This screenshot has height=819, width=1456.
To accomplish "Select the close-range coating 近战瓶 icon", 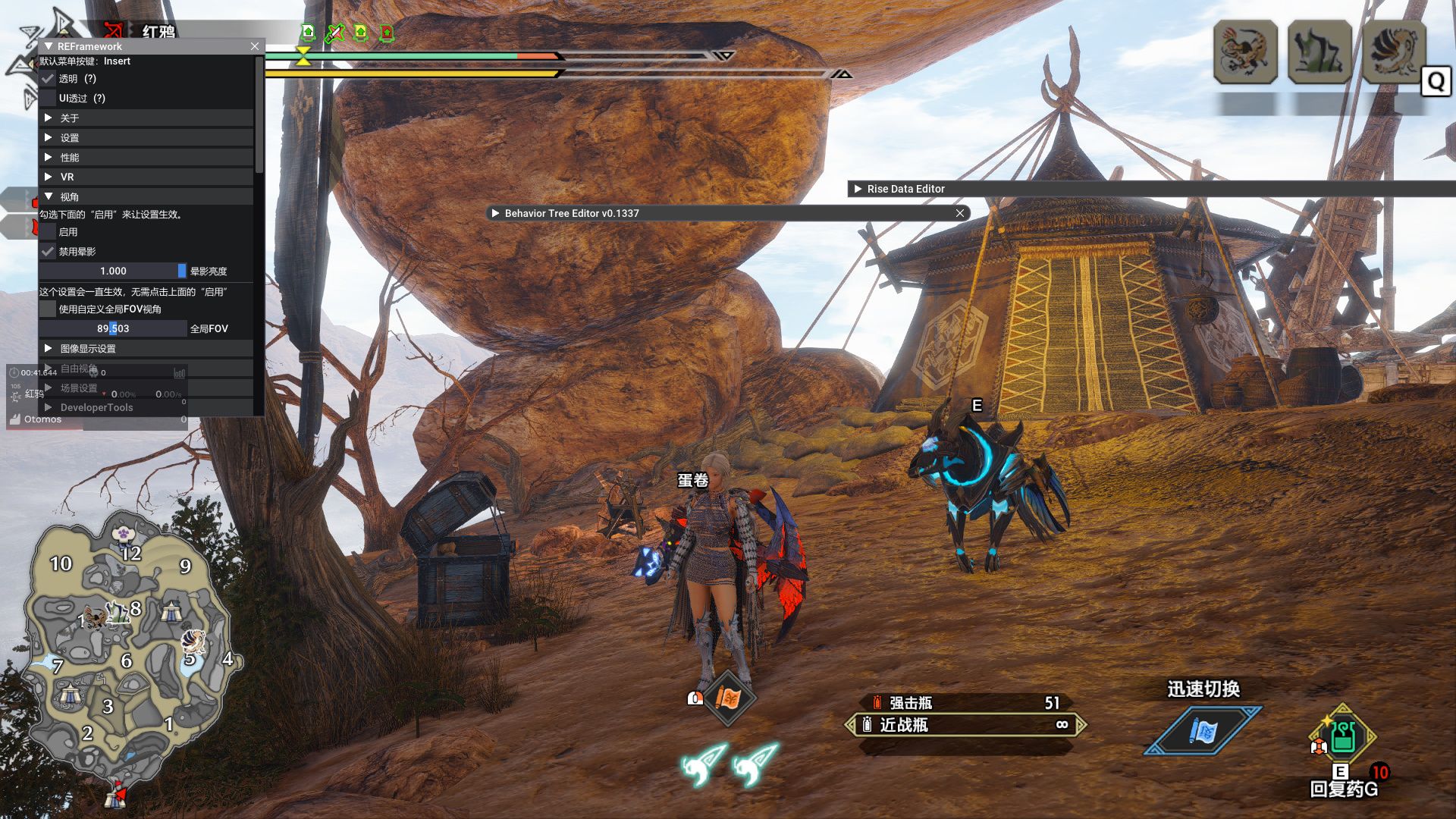I will 867,726.
